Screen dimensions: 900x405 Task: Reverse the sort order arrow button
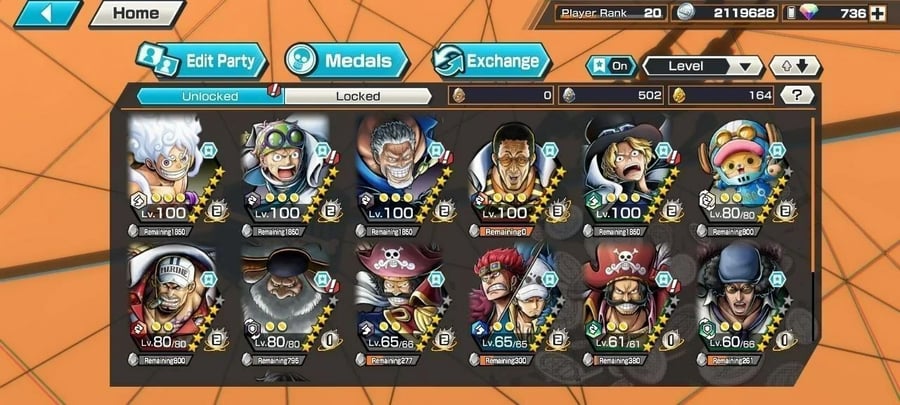(795, 66)
